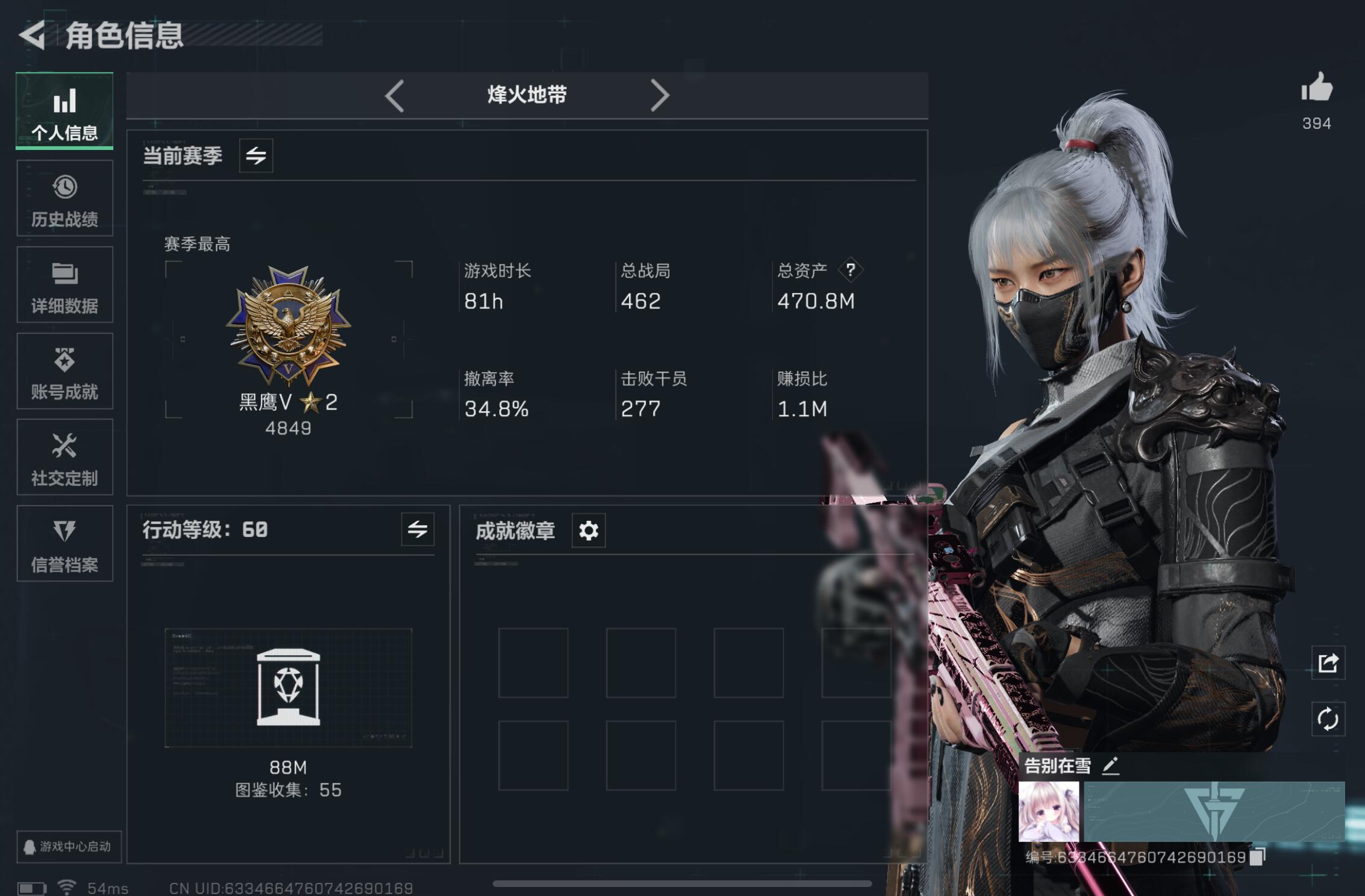
Task: Go to previous mode with left arrow
Action: tap(396, 95)
